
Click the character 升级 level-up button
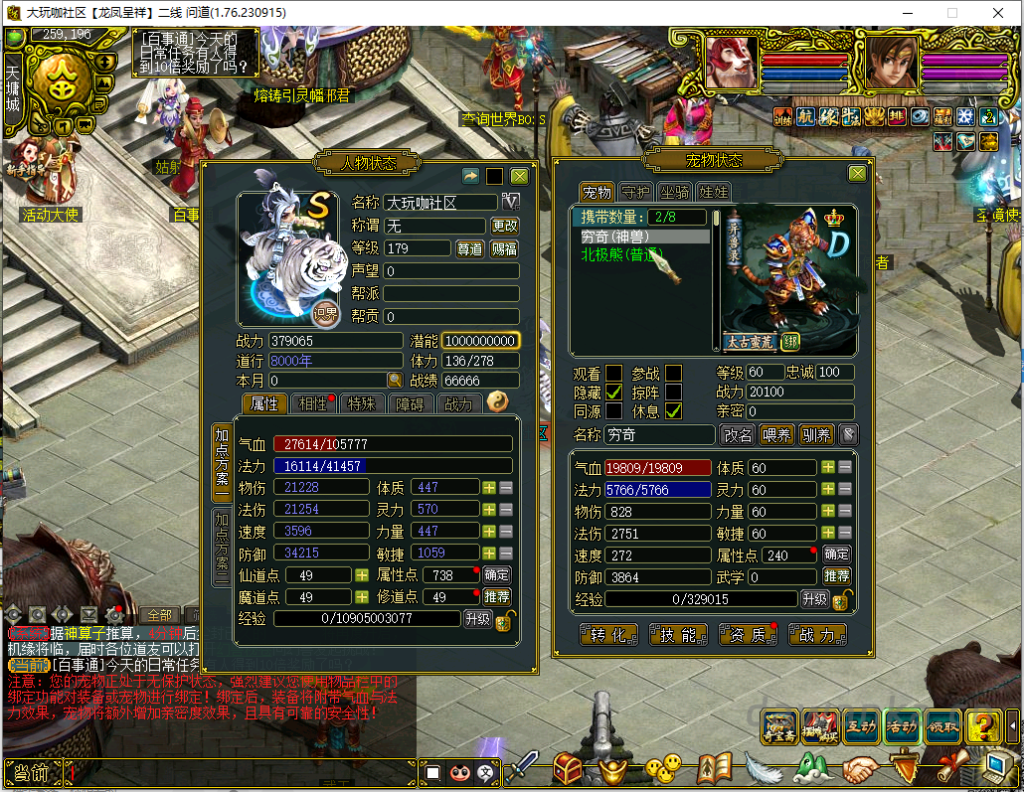click(477, 619)
